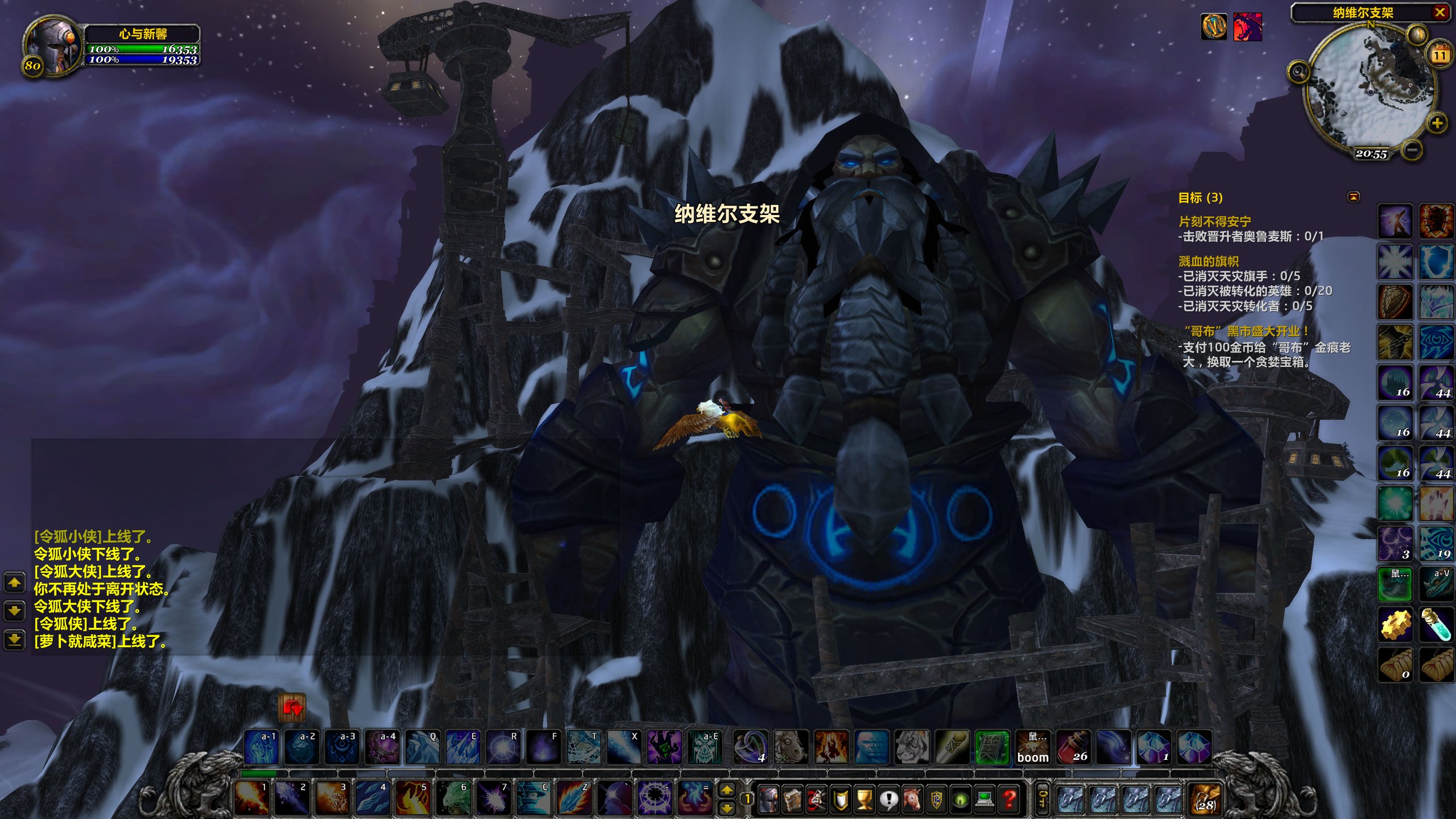1456x819 pixels.
Task: Use the red potion with 26 charges
Action: coord(1073,747)
